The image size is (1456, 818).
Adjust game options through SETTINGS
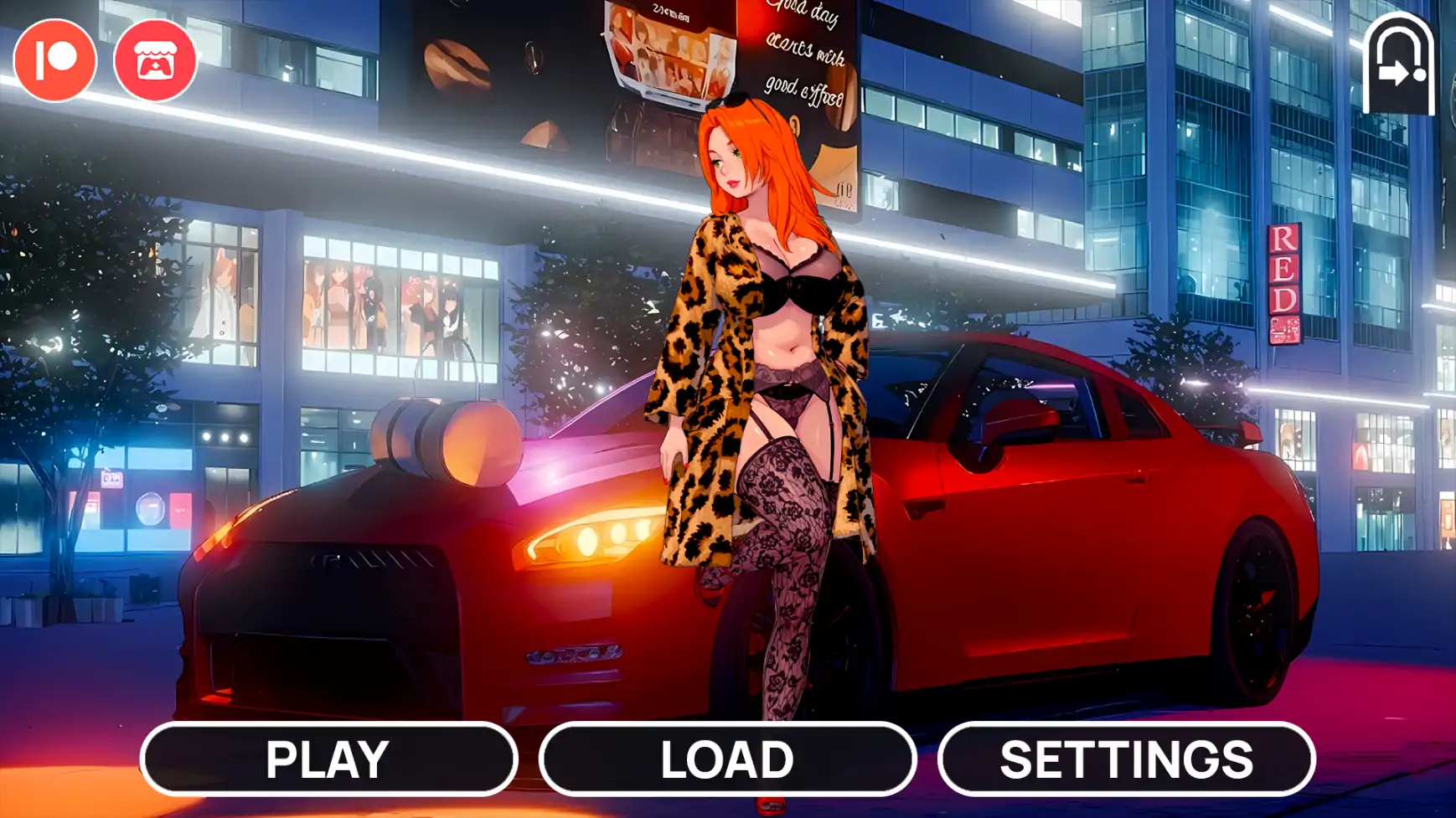(x=1127, y=760)
